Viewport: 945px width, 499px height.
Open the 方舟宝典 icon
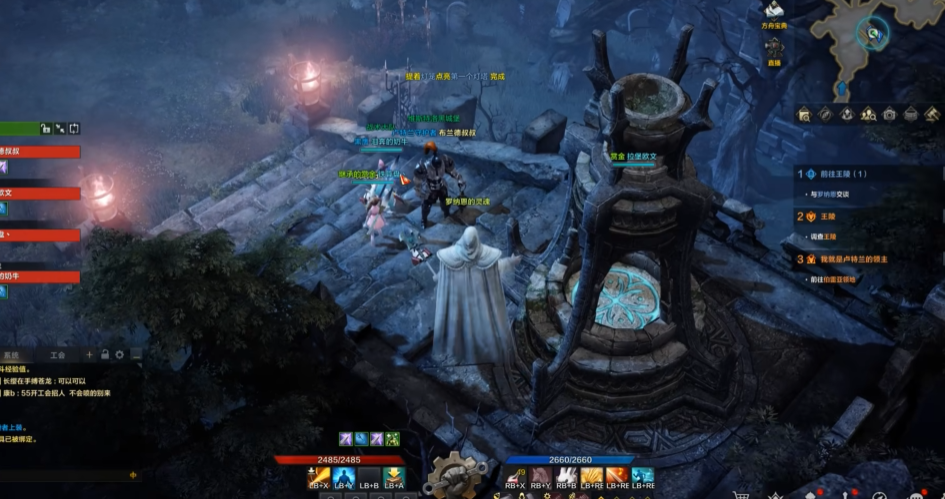[x=774, y=13]
